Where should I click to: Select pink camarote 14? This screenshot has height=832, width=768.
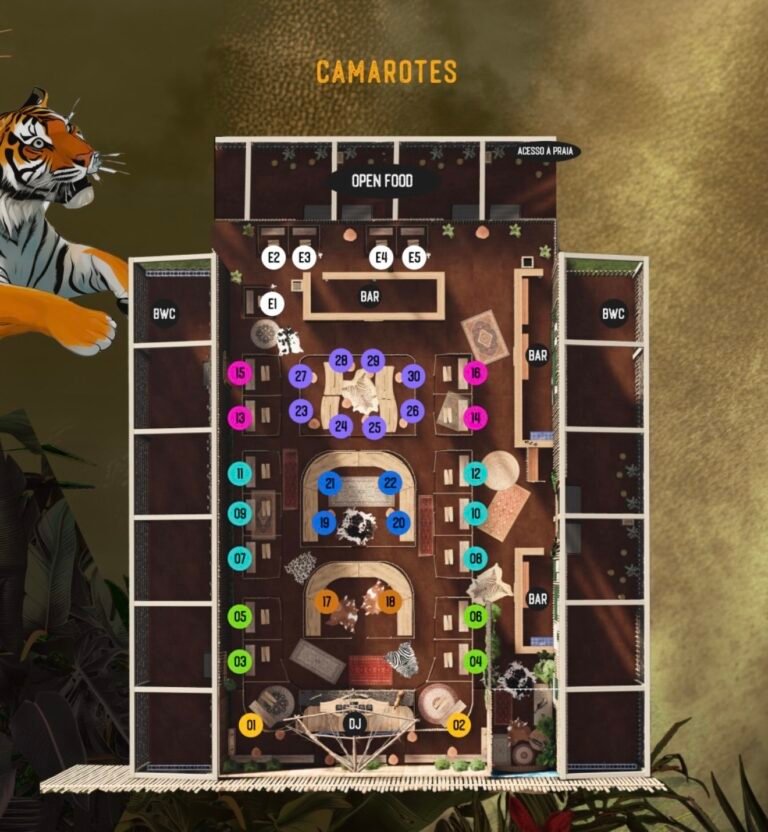click(476, 417)
